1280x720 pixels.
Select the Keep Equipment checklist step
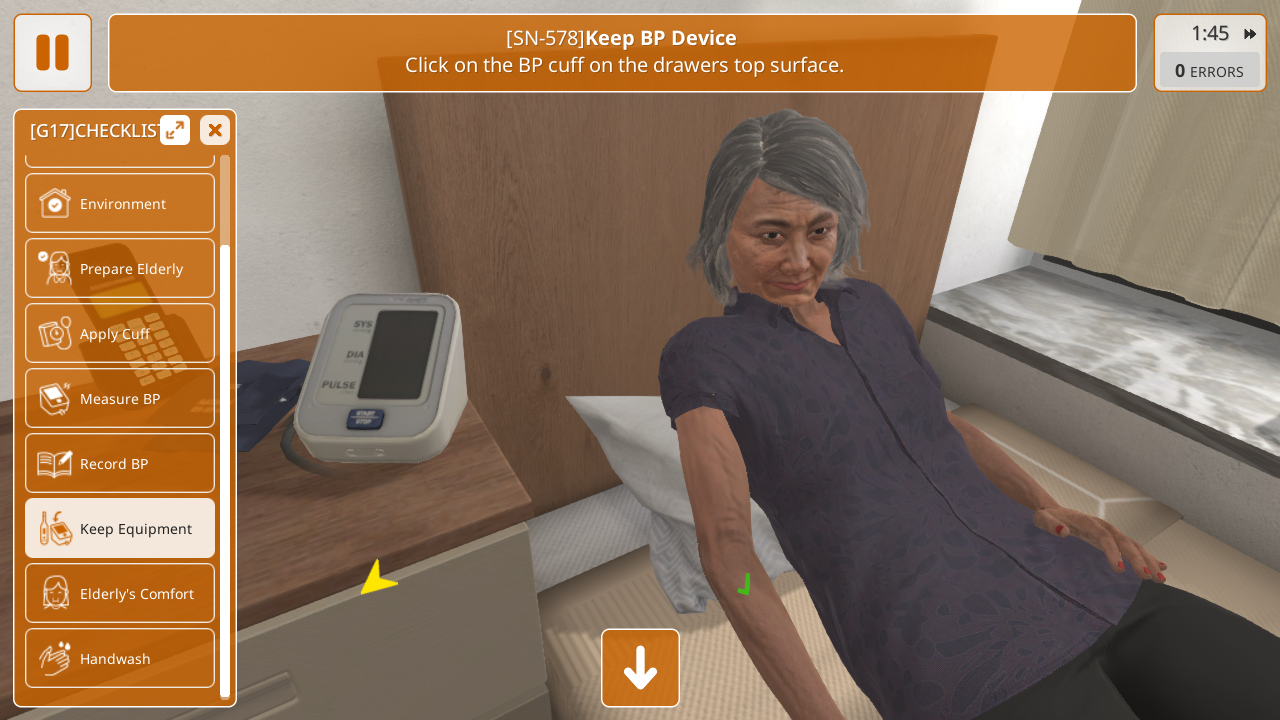tap(120, 529)
